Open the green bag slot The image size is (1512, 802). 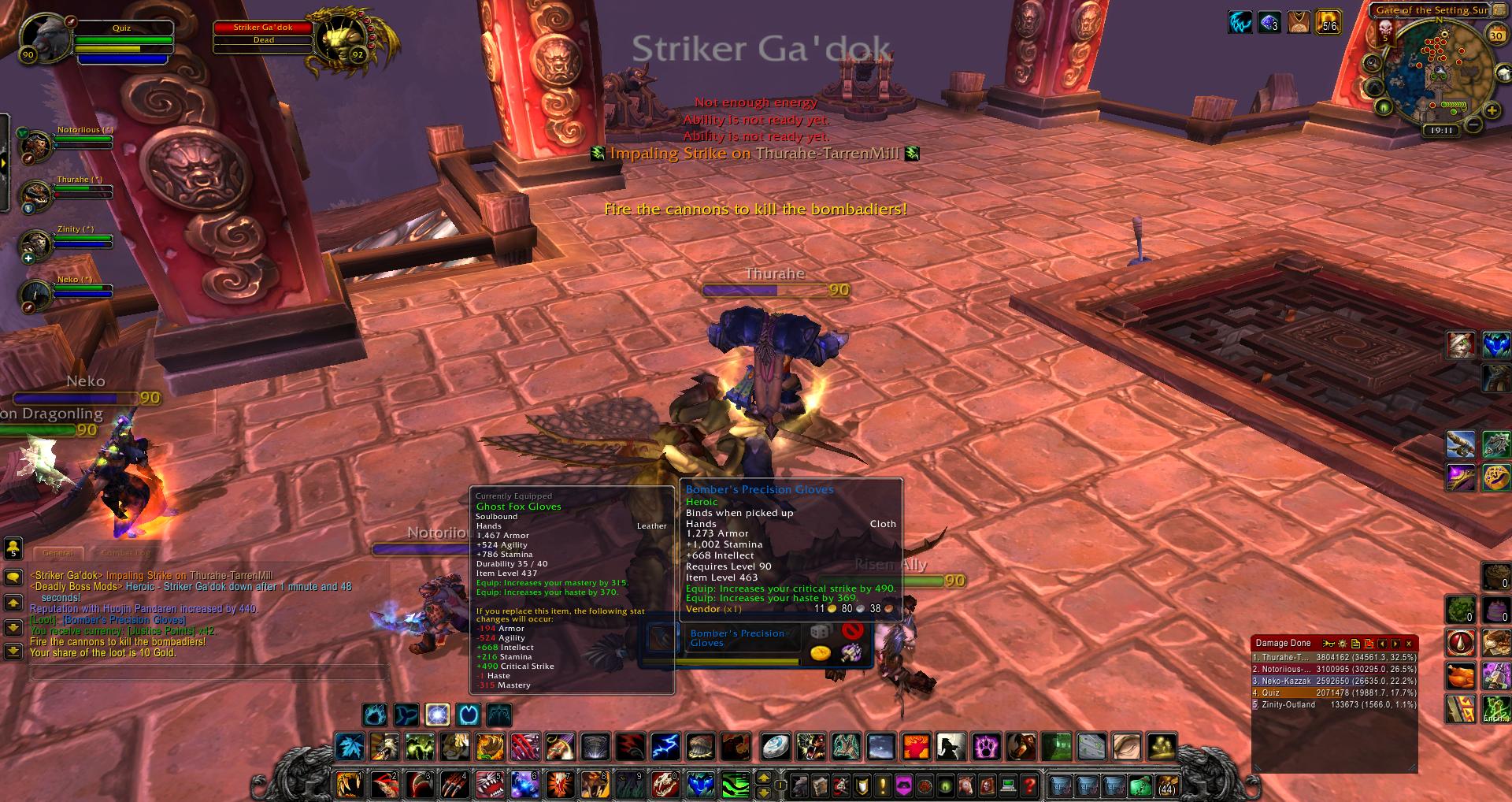point(1140,785)
